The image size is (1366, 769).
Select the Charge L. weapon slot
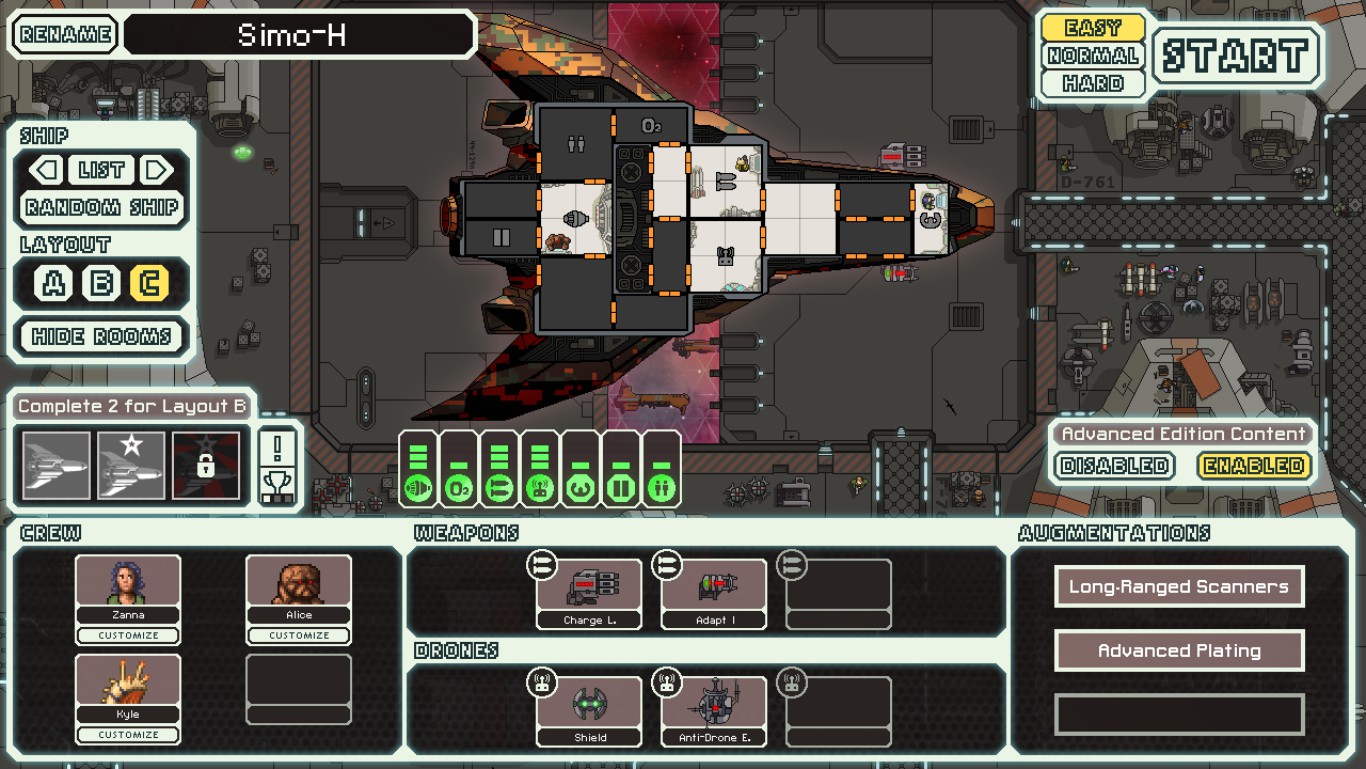589,594
